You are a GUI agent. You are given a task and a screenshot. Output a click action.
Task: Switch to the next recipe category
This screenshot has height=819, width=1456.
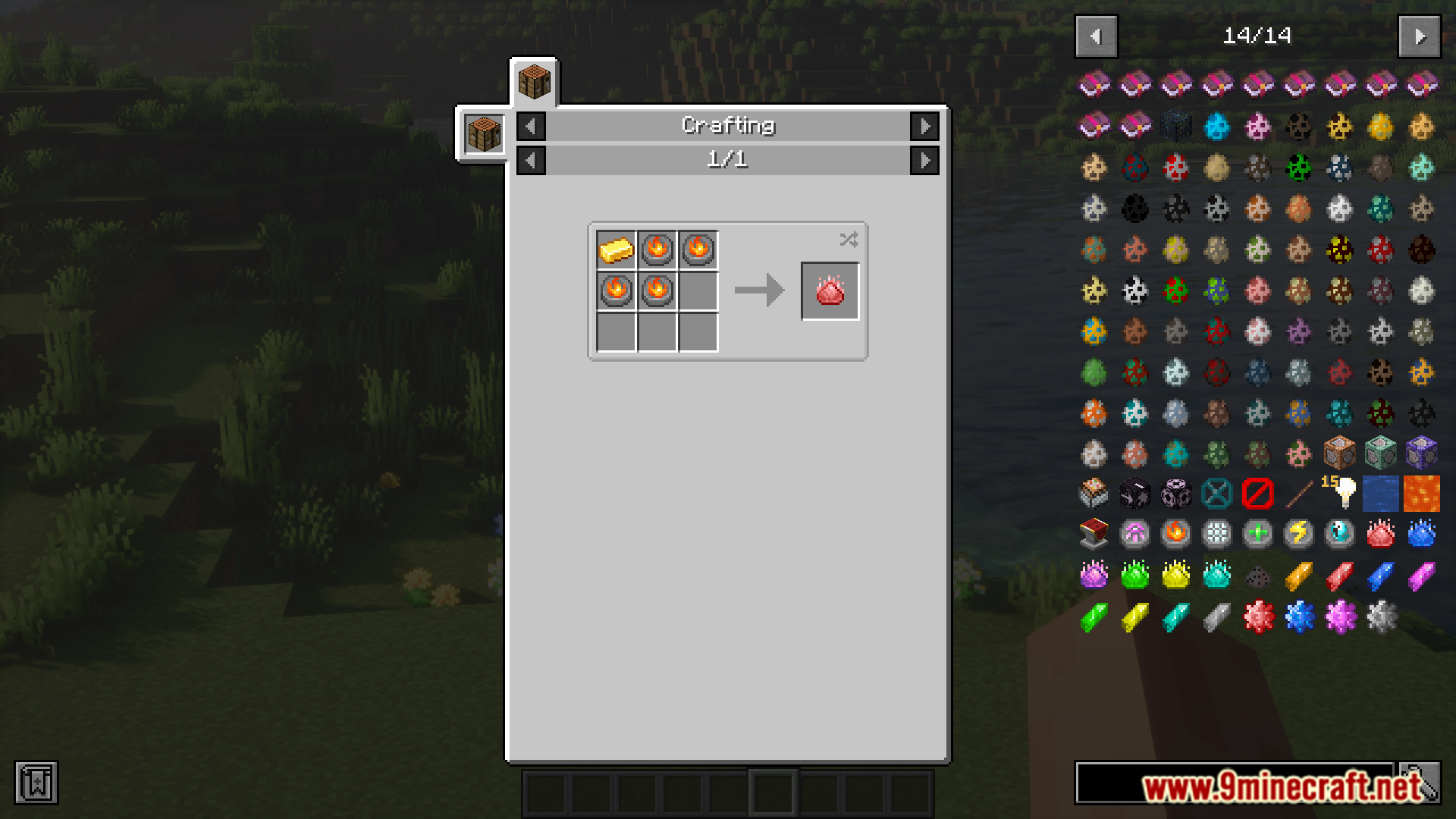924,126
